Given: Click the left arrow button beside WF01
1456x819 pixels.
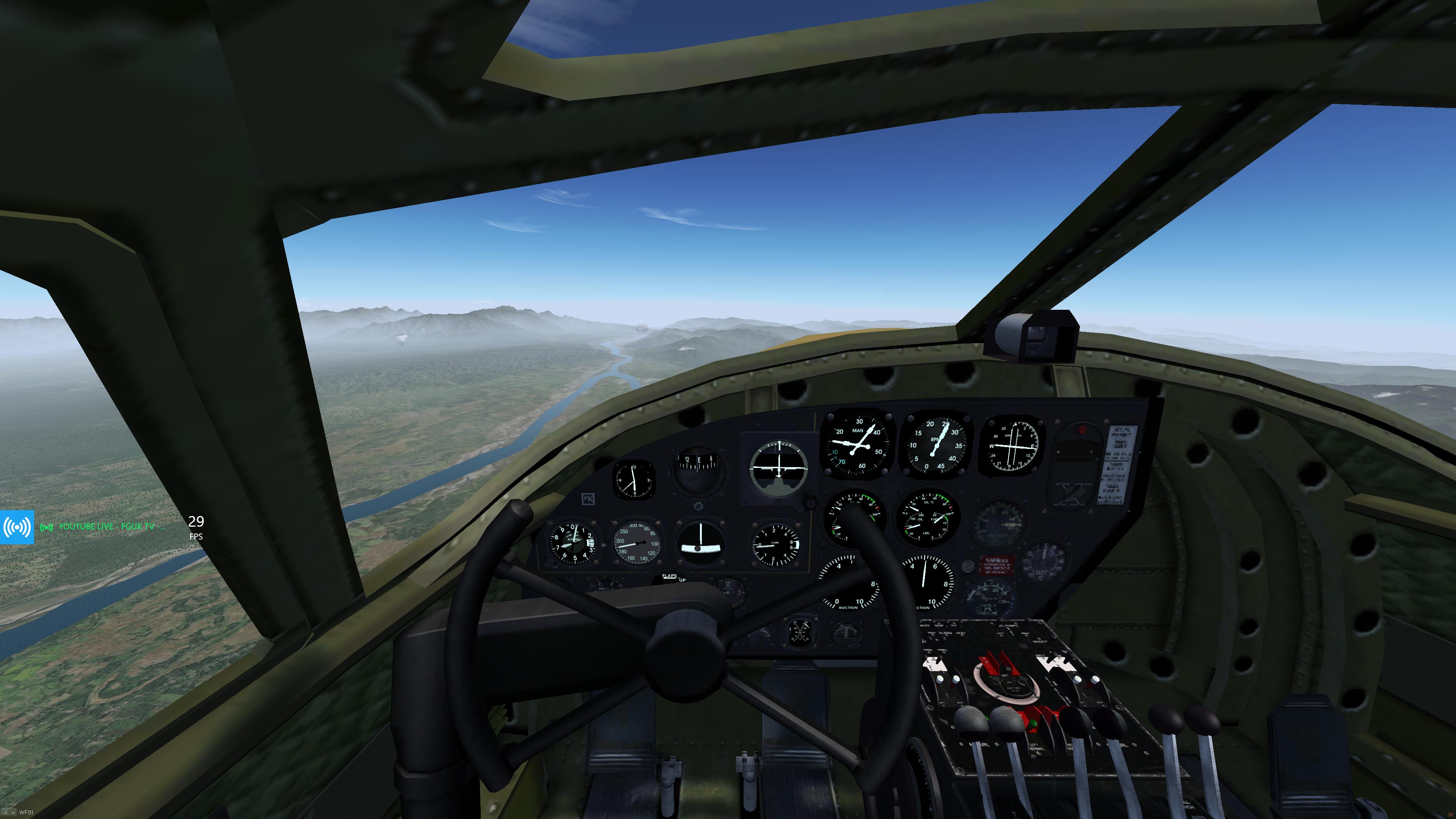Looking at the screenshot, I should [x=5, y=813].
